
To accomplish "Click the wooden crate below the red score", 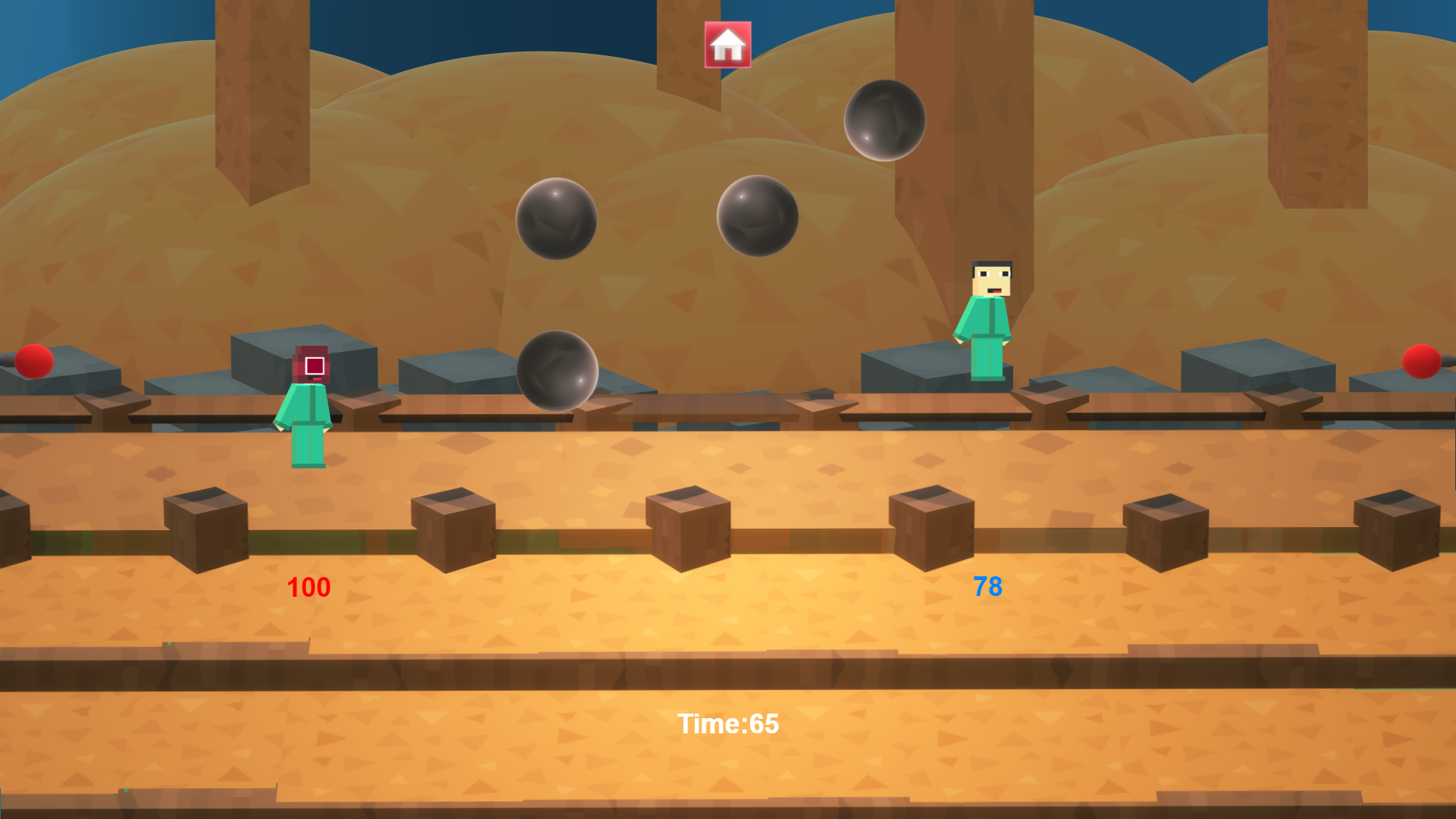I will coord(206,531).
